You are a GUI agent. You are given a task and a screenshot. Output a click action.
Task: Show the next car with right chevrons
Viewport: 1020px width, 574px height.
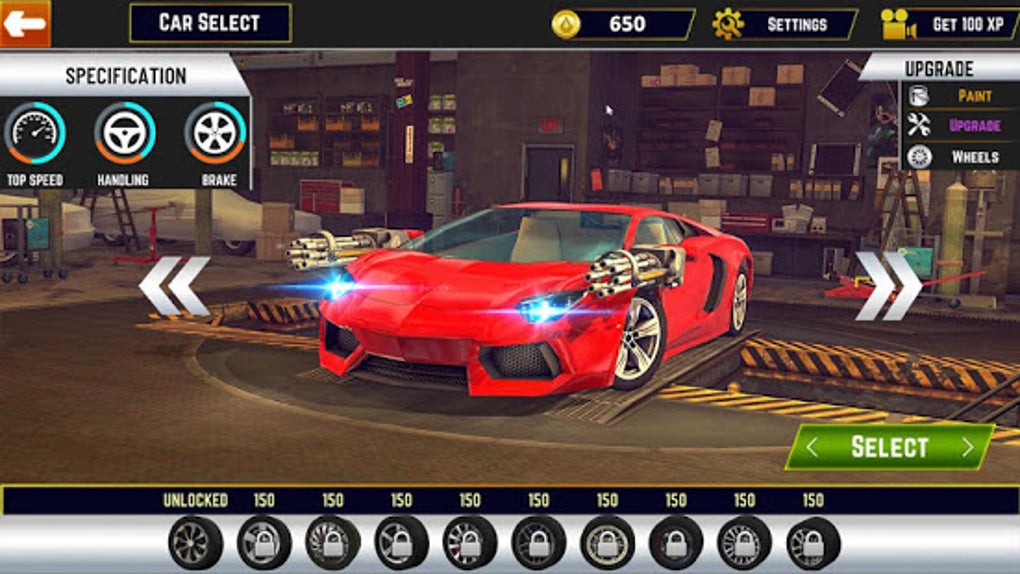(x=887, y=286)
